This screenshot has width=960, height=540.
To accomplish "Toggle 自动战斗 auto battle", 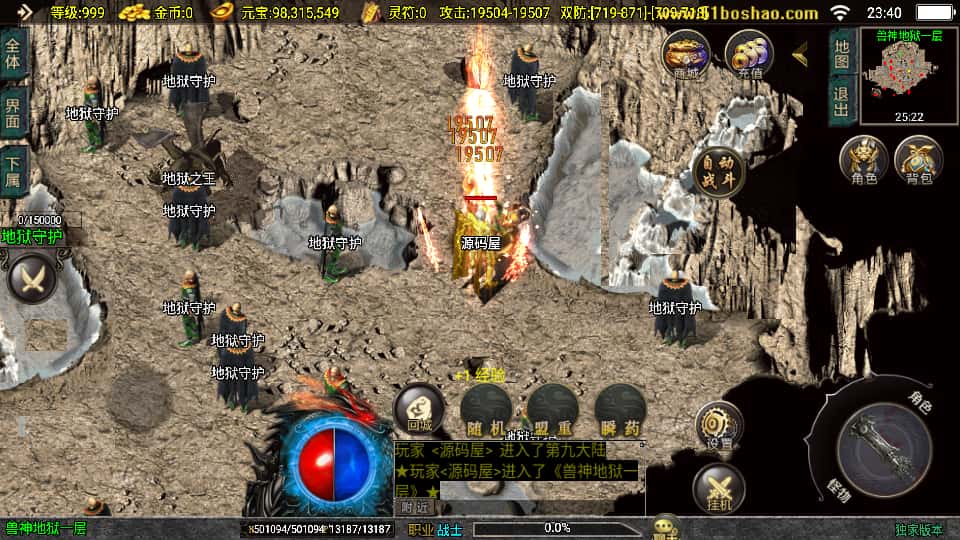I will tap(718, 172).
